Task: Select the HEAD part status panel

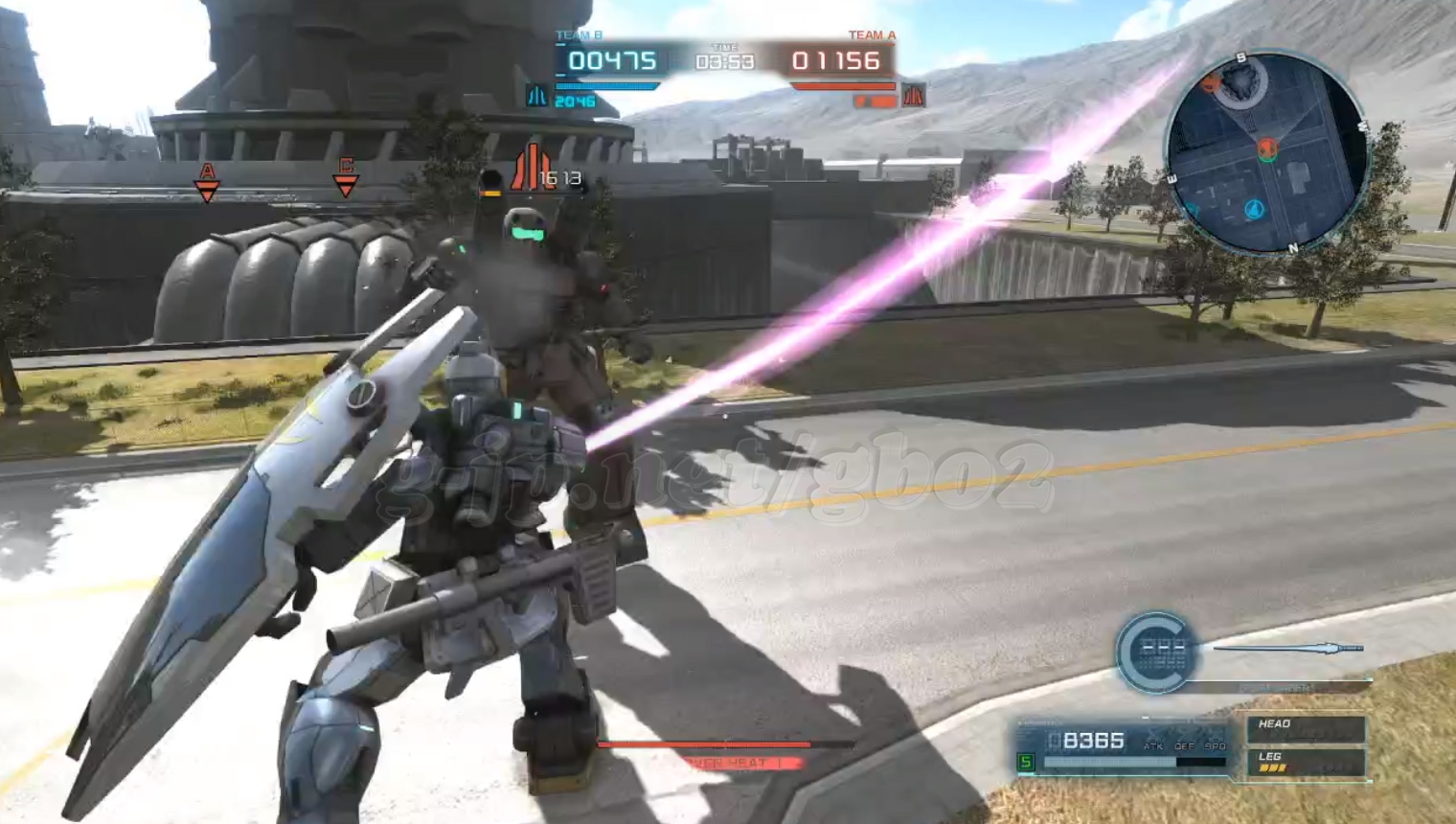Action: pos(1305,729)
